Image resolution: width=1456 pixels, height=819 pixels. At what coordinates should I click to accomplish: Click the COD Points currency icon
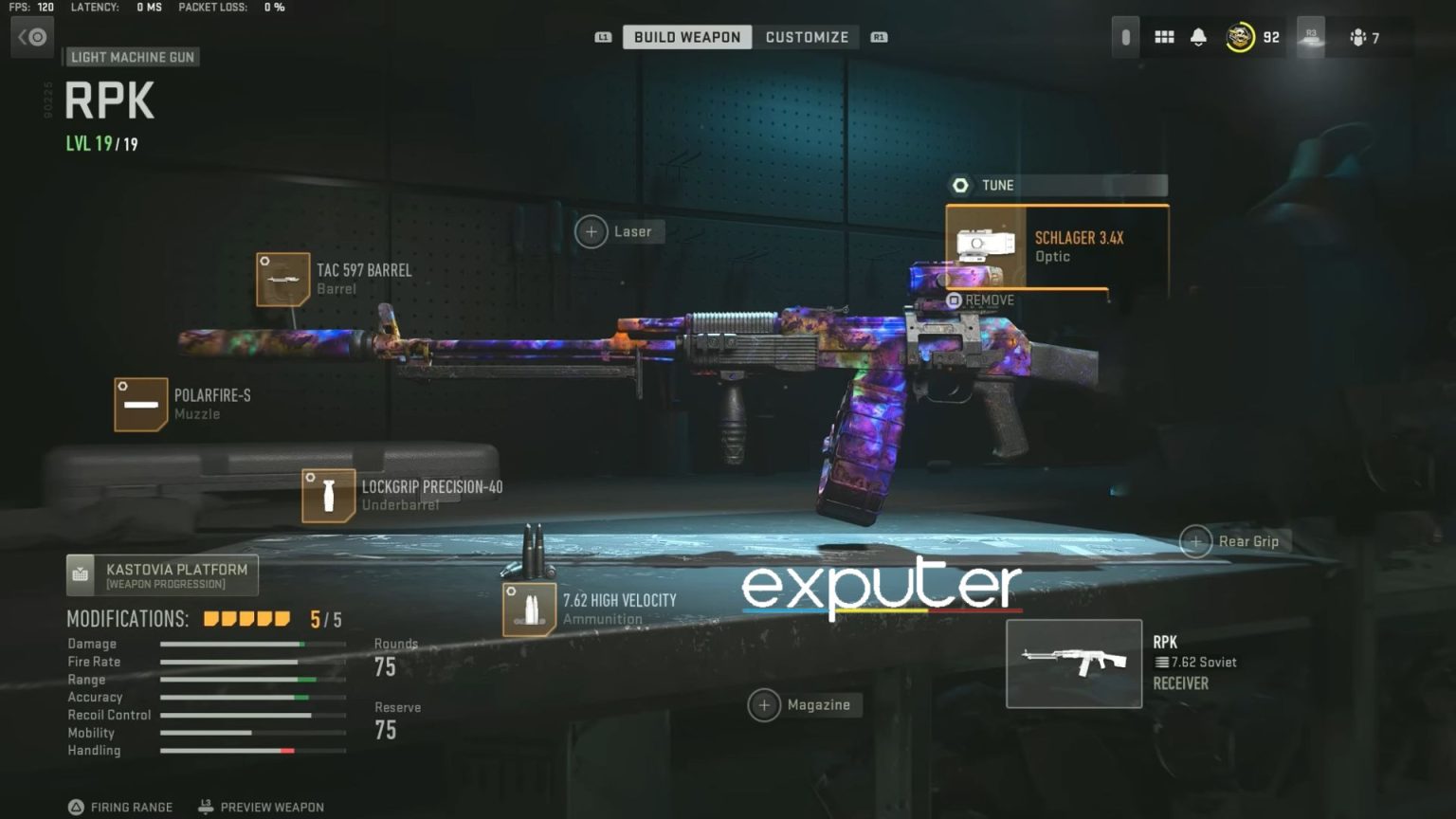1239,37
